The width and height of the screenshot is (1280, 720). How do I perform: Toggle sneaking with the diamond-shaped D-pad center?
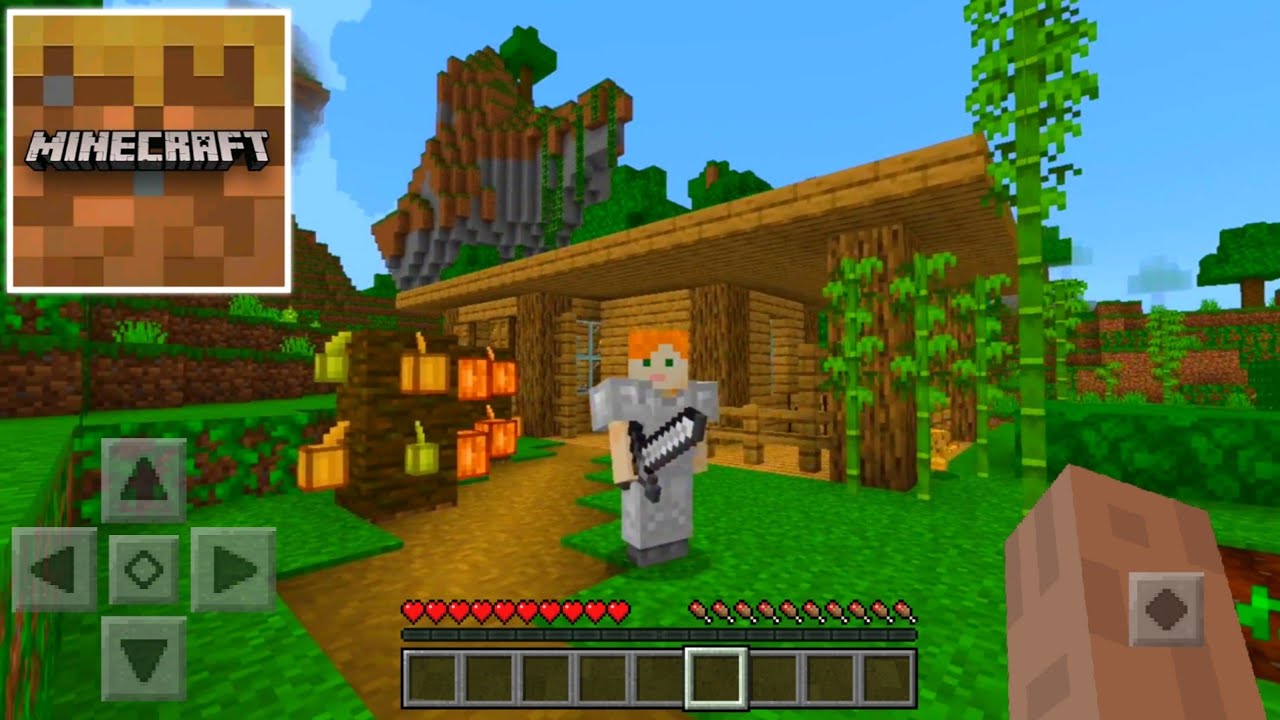[143, 568]
